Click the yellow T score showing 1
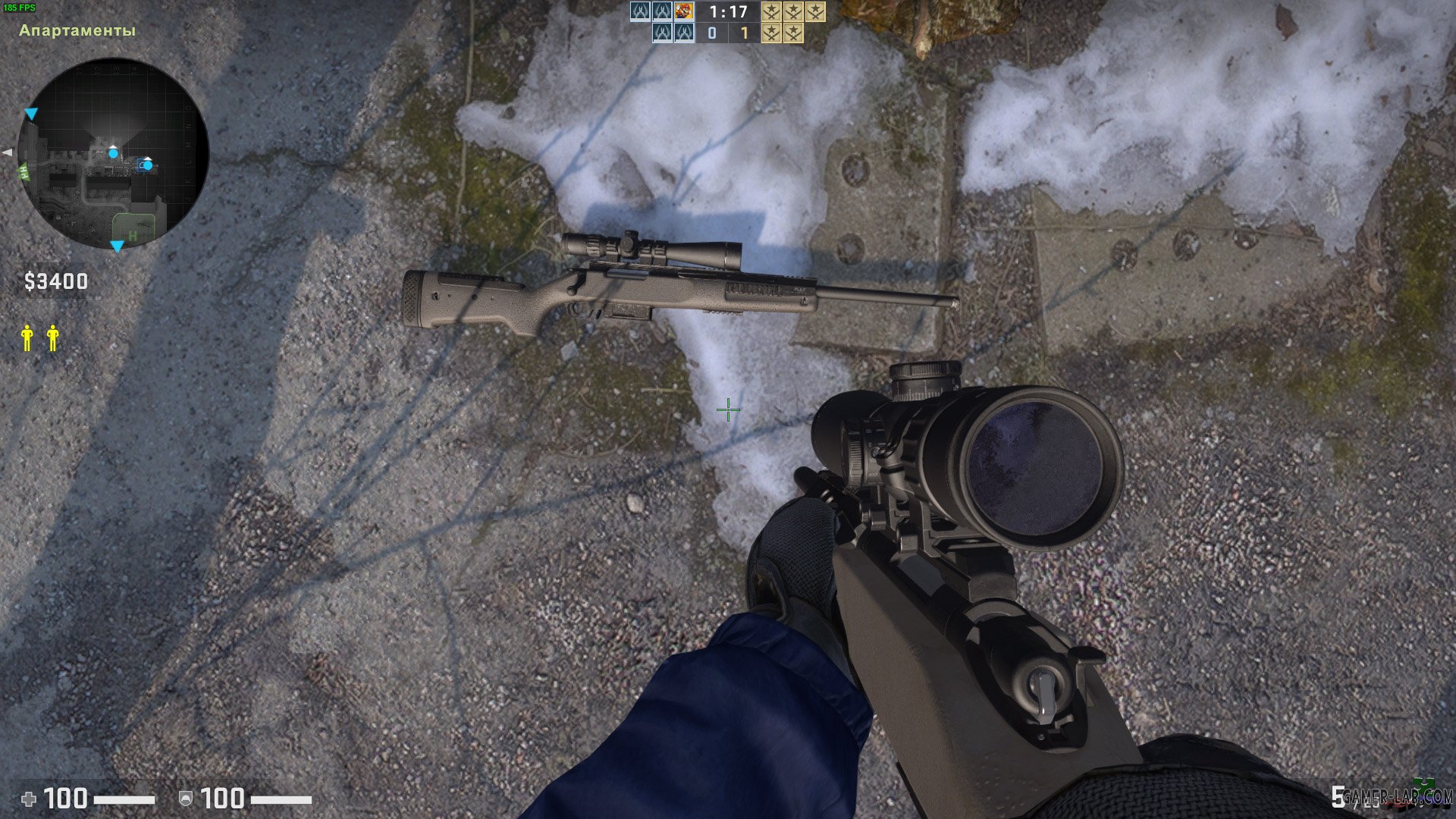1456x819 pixels. coord(745,33)
